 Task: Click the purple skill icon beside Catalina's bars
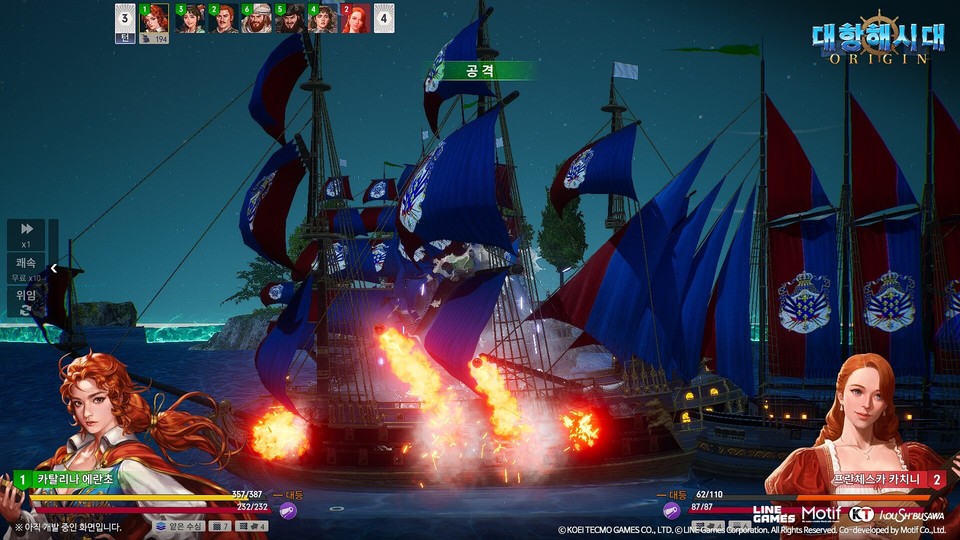click(x=288, y=511)
